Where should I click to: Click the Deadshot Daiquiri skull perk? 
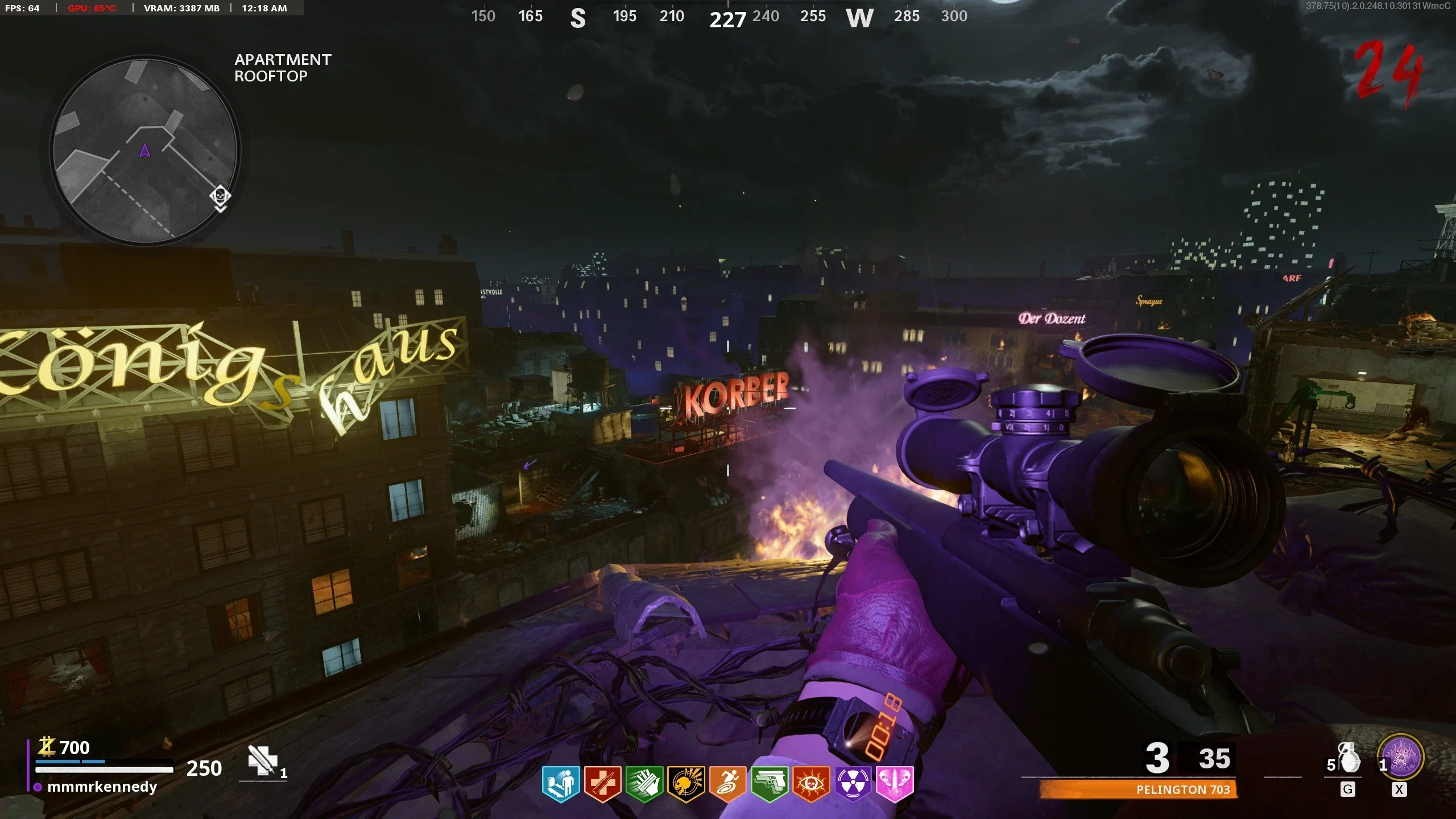[x=686, y=783]
